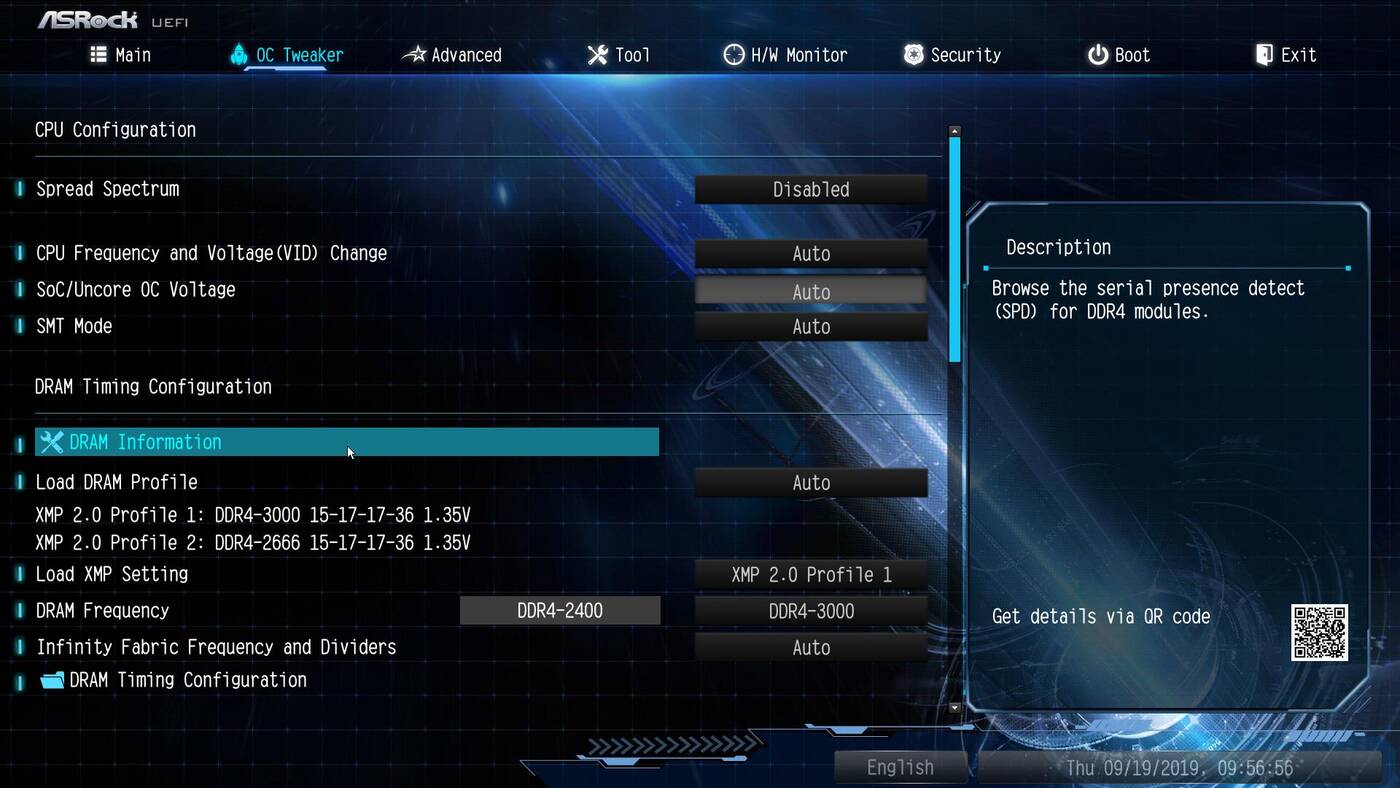Open CPU Frequency and Voltage(VID) Change dropdown
The width and height of the screenshot is (1400, 788).
pyautogui.click(x=811, y=254)
